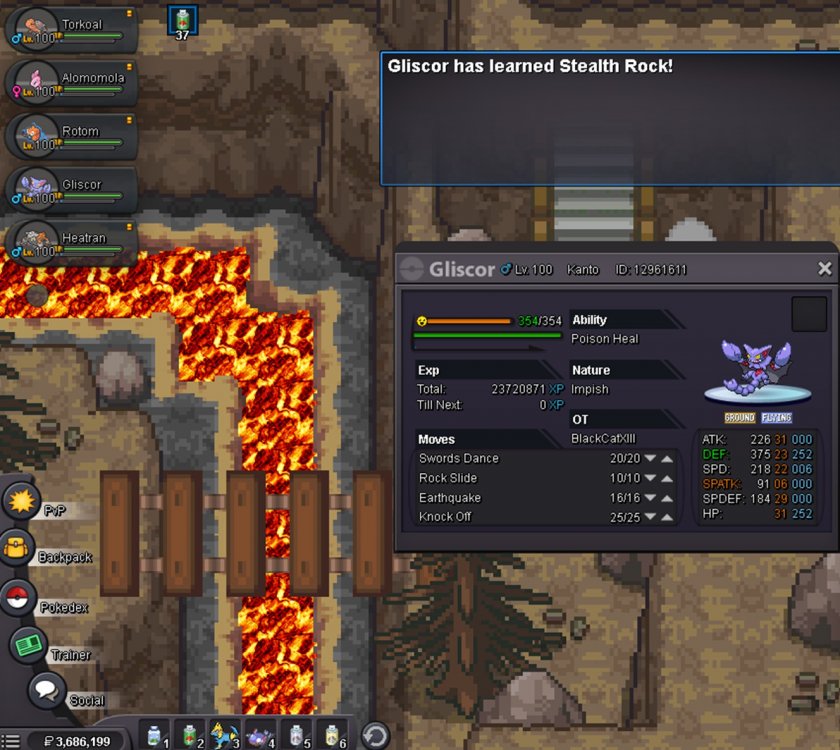The width and height of the screenshot is (840, 750).
Task: Move Earthquake up in move order
Action: 667,498
